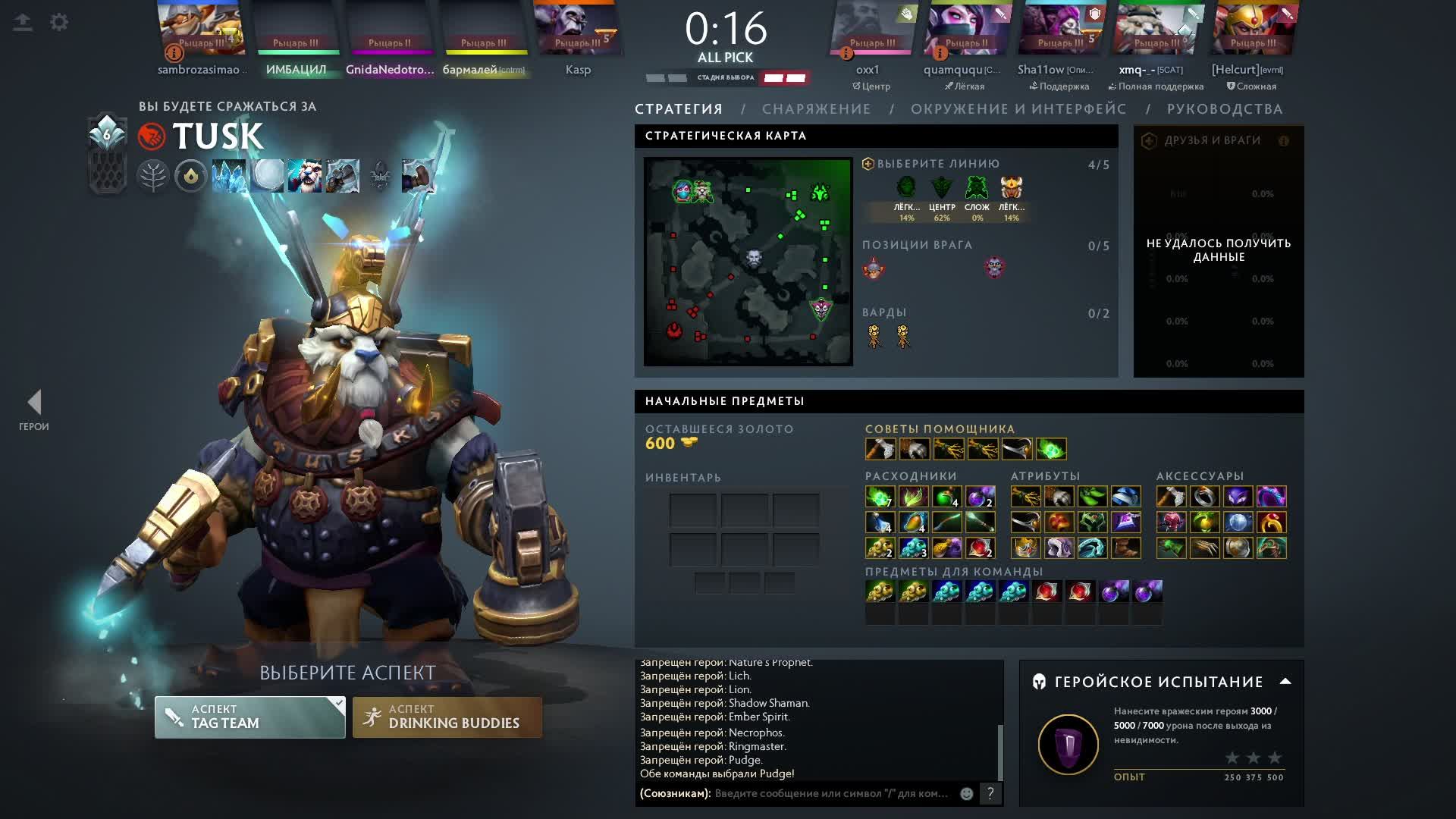Select the Стратегия tab
The height and width of the screenshot is (819, 1456).
(x=679, y=109)
